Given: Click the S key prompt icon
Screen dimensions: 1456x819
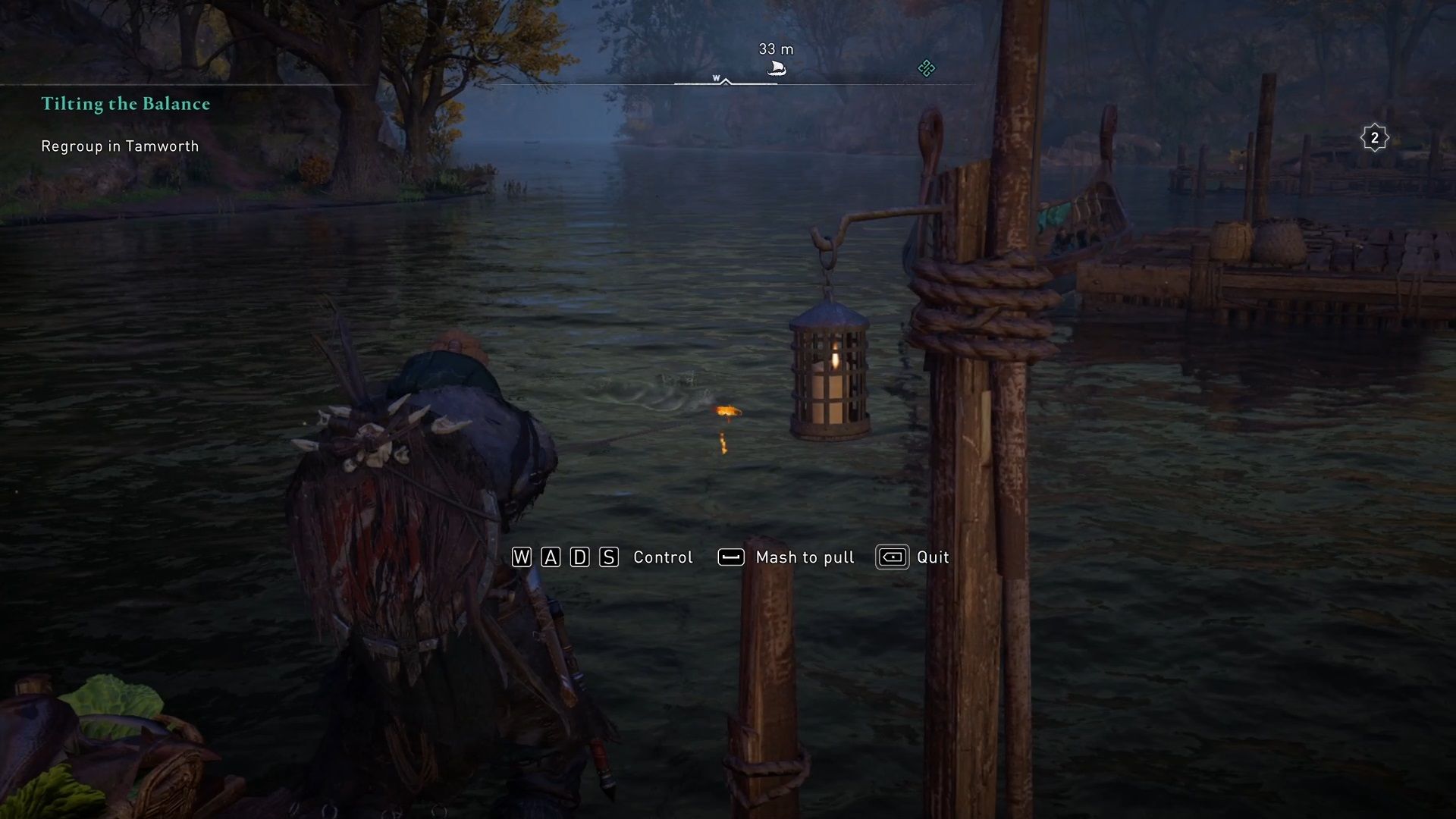Looking at the screenshot, I should tap(607, 557).
